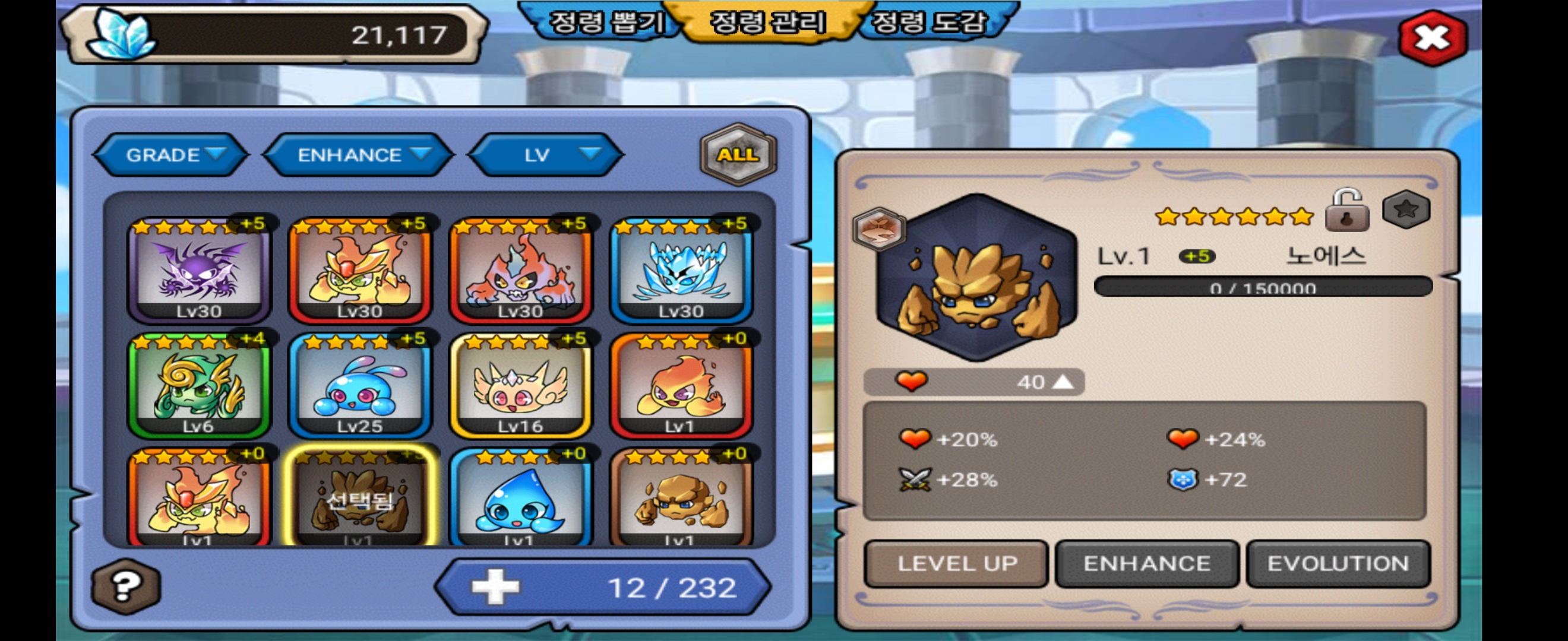Select the blue bunny slime spirit Lv25
The width and height of the screenshot is (1568, 641).
(x=360, y=386)
